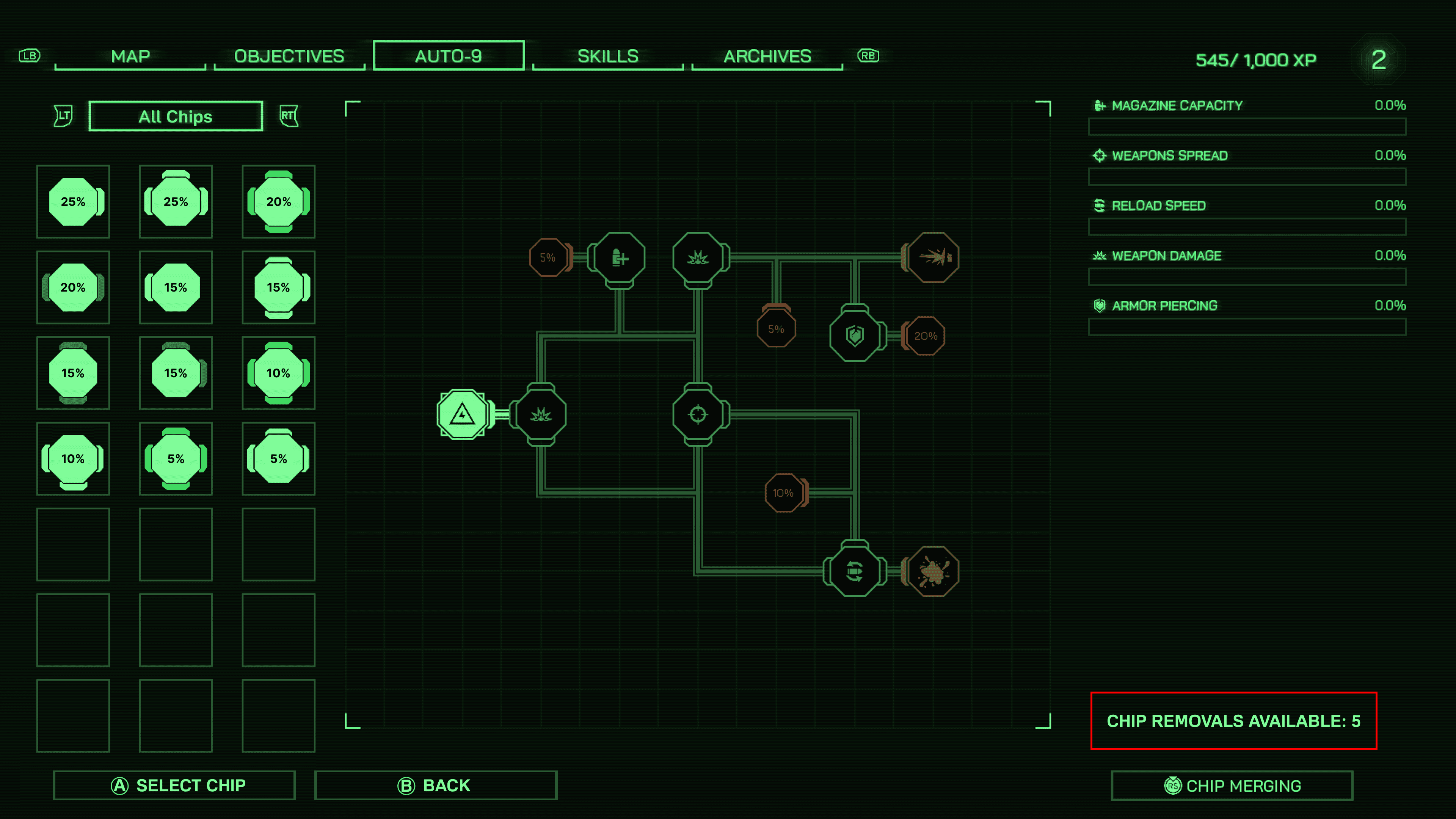Choose the armor piercing shield node
The width and height of the screenshot is (1456, 819).
[x=855, y=336]
